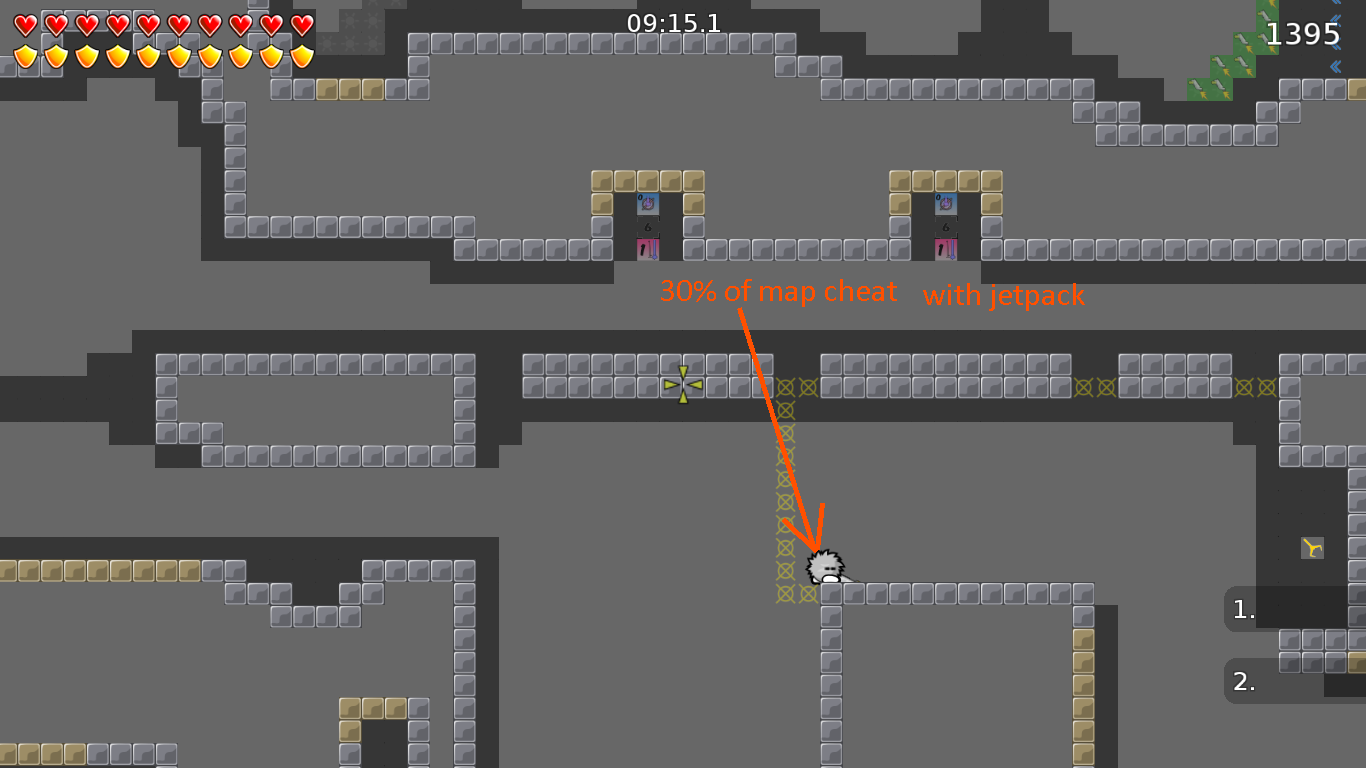Screen dimensions: 1366x768
Task: Click the orange text with jetpack
Action: click(x=1004, y=295)
